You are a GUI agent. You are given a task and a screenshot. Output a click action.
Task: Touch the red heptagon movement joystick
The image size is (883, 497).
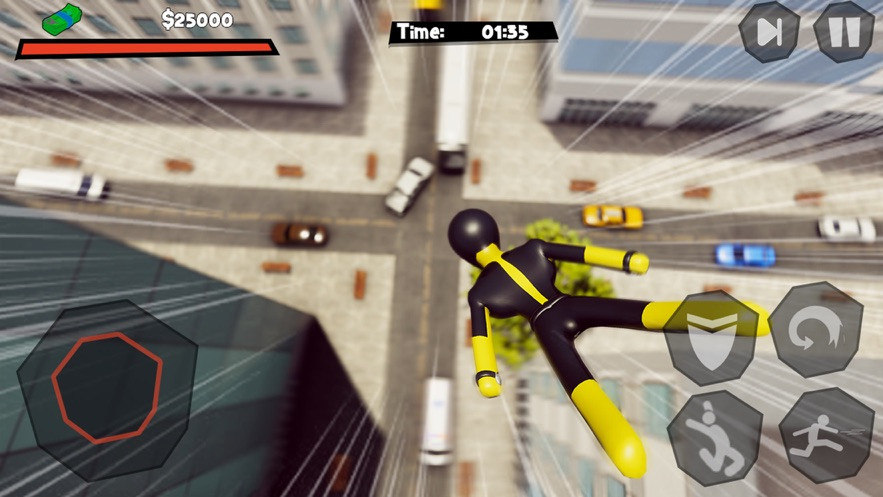[x=107, y=387]
